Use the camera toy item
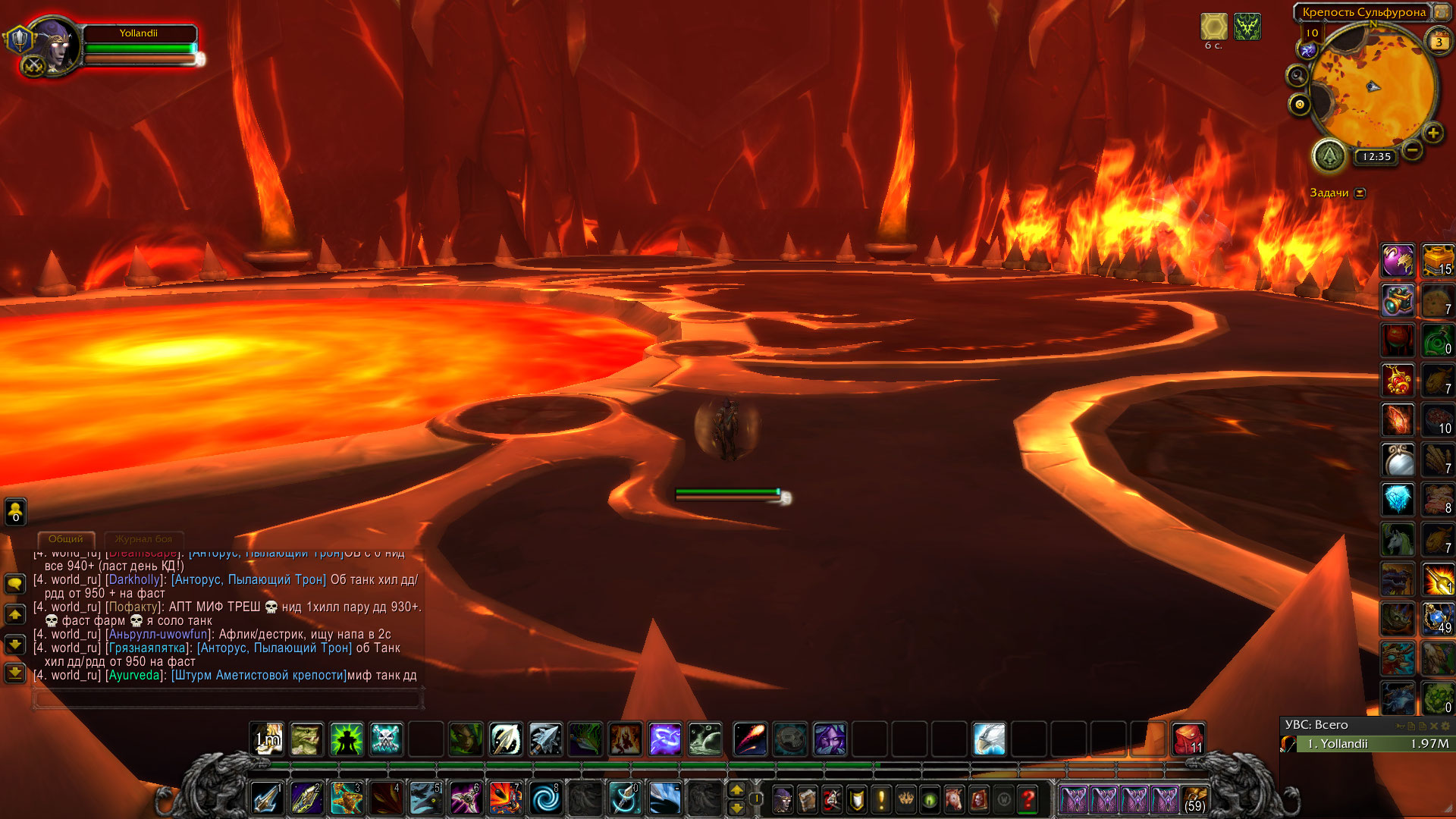1456x819 pixels. pyautogui.click(x=1398, y=301)
